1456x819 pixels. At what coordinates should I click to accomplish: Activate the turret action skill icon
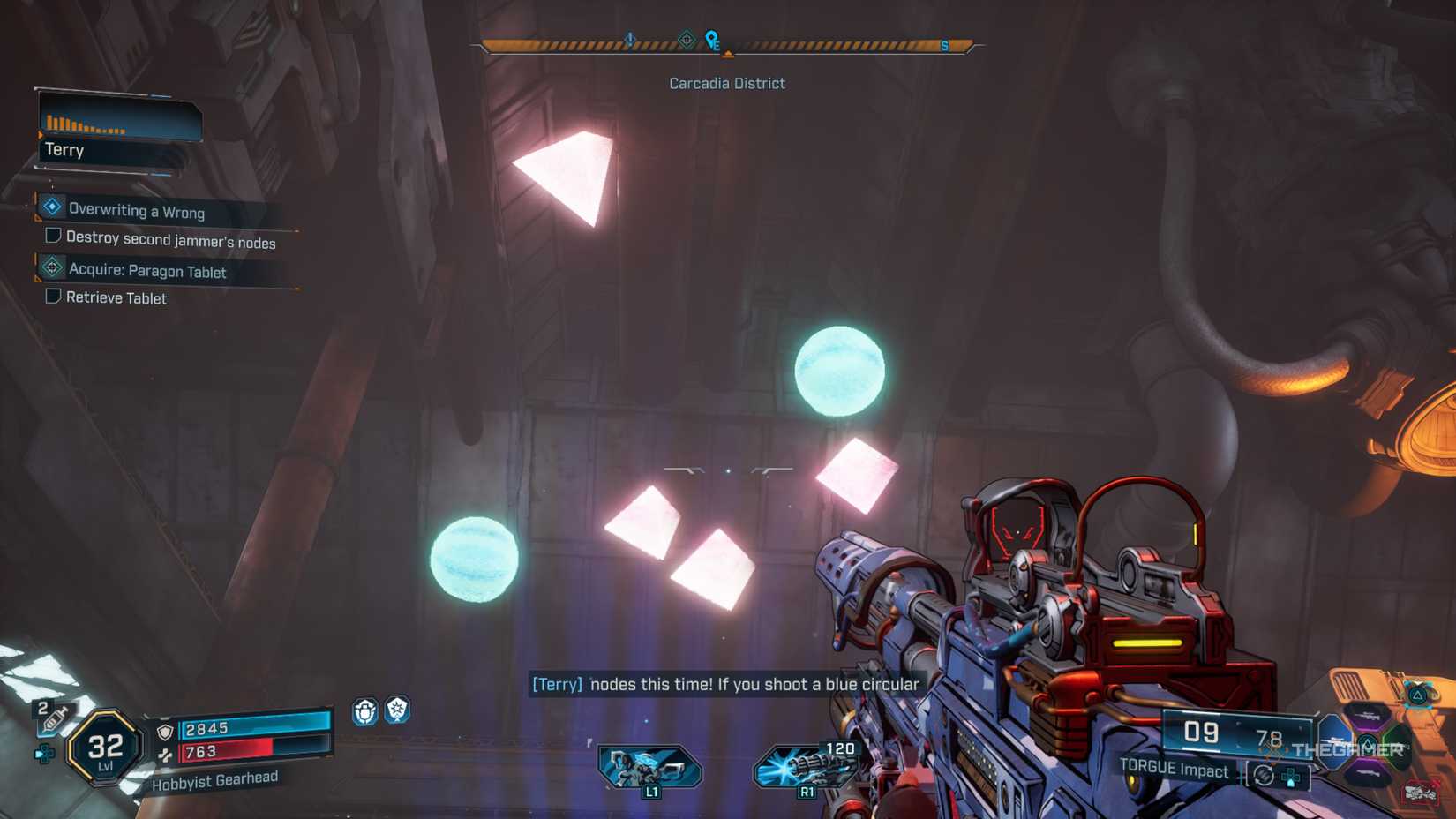[x=649, y=766]
